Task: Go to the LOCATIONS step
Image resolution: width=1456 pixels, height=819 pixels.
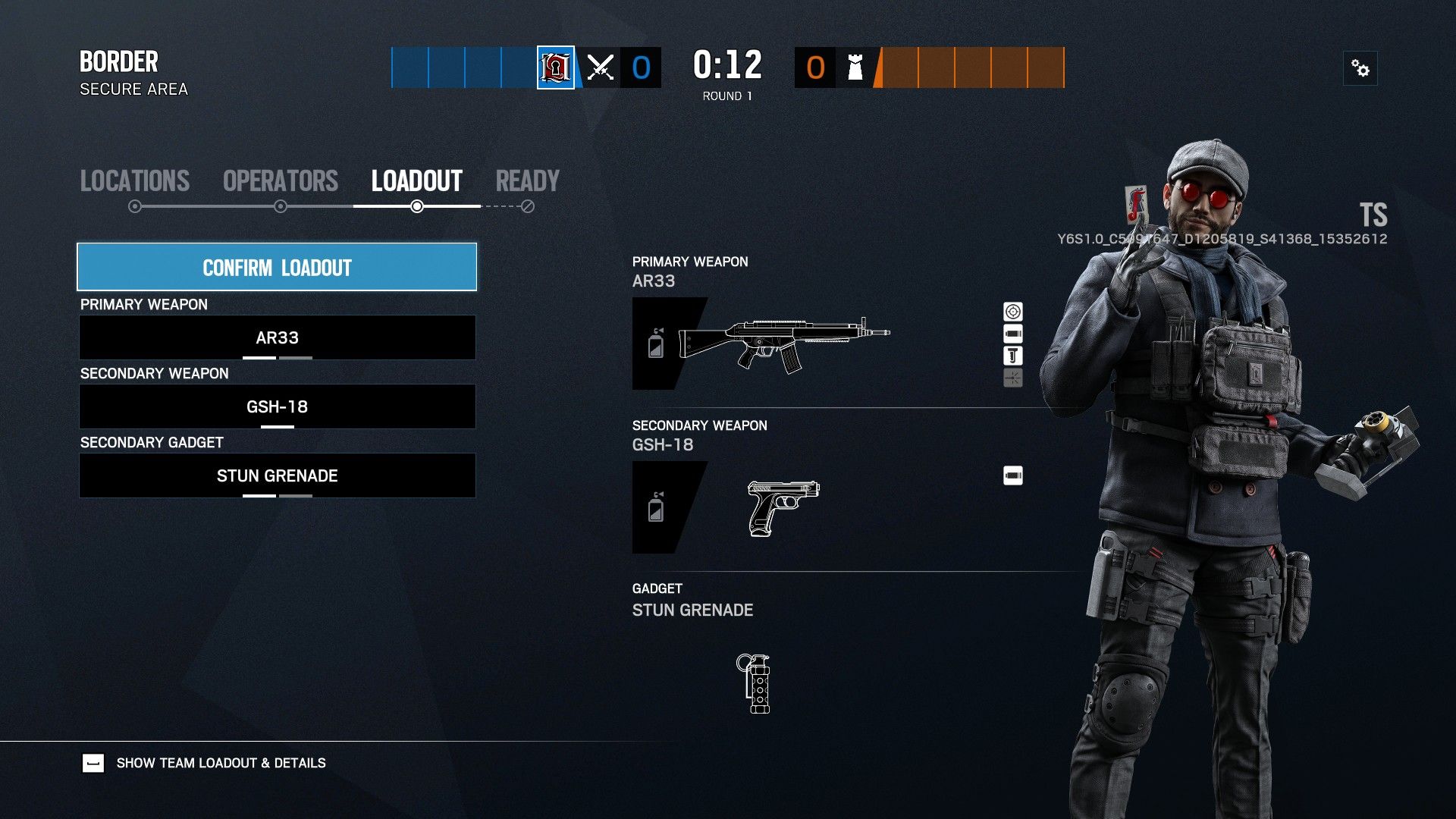Action: (x=134, y=181)
